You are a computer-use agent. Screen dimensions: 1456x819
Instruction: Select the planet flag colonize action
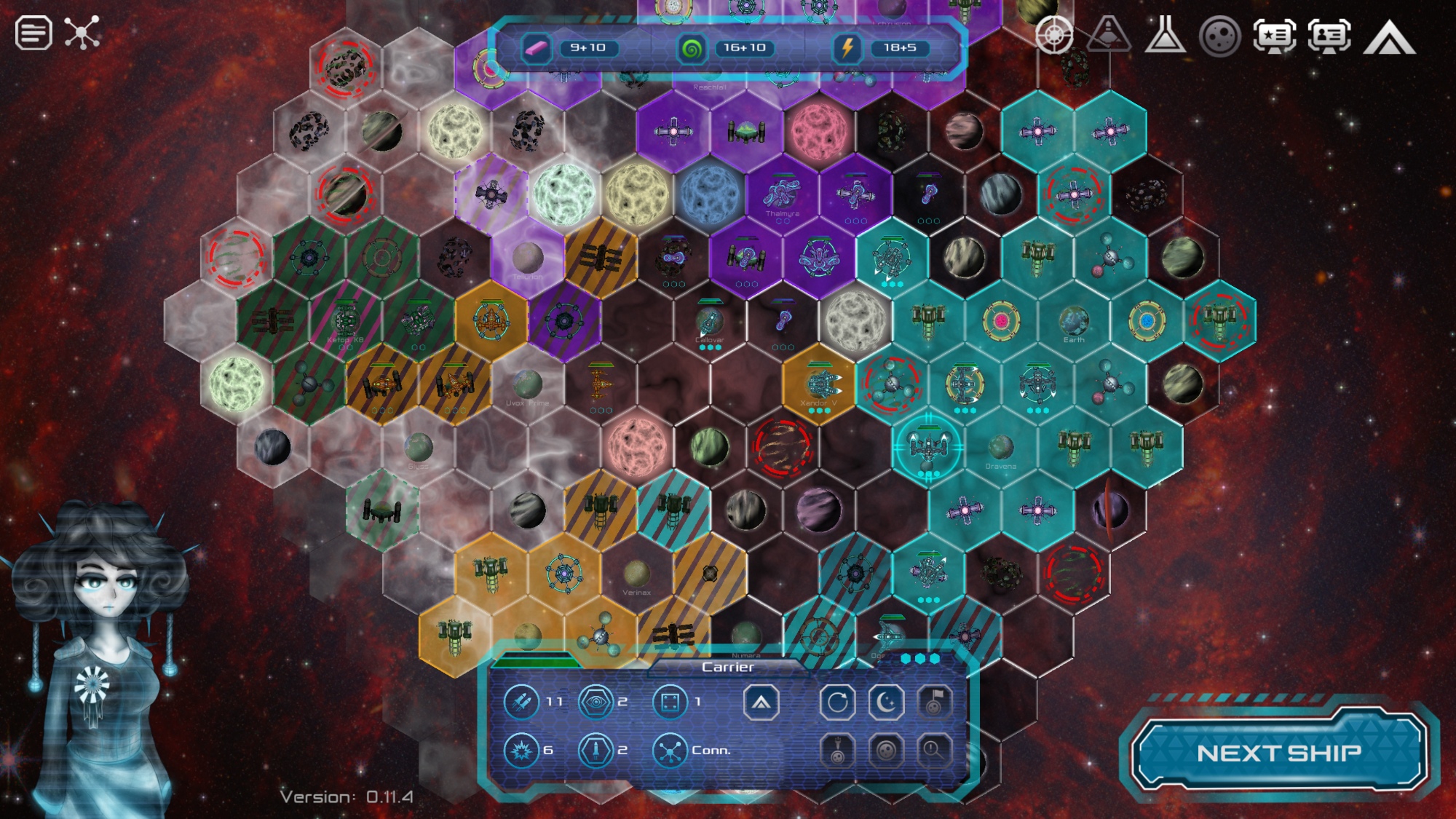tap(934, 703)
